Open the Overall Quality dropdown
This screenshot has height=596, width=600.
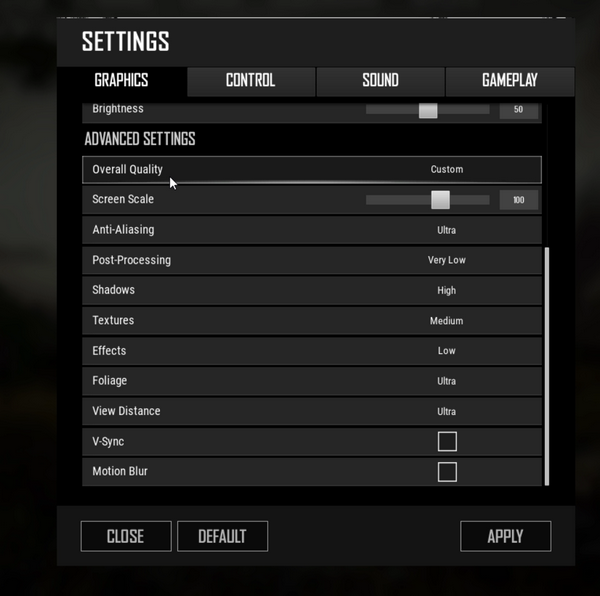pyautogui.click(x=446, y=170)
